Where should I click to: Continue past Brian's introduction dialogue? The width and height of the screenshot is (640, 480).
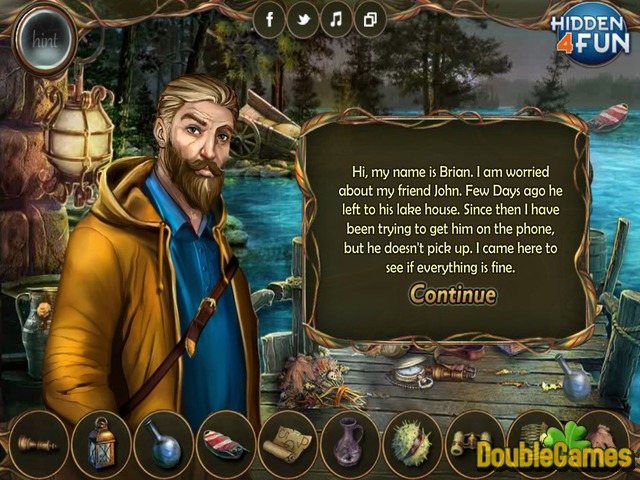[452, 294]
